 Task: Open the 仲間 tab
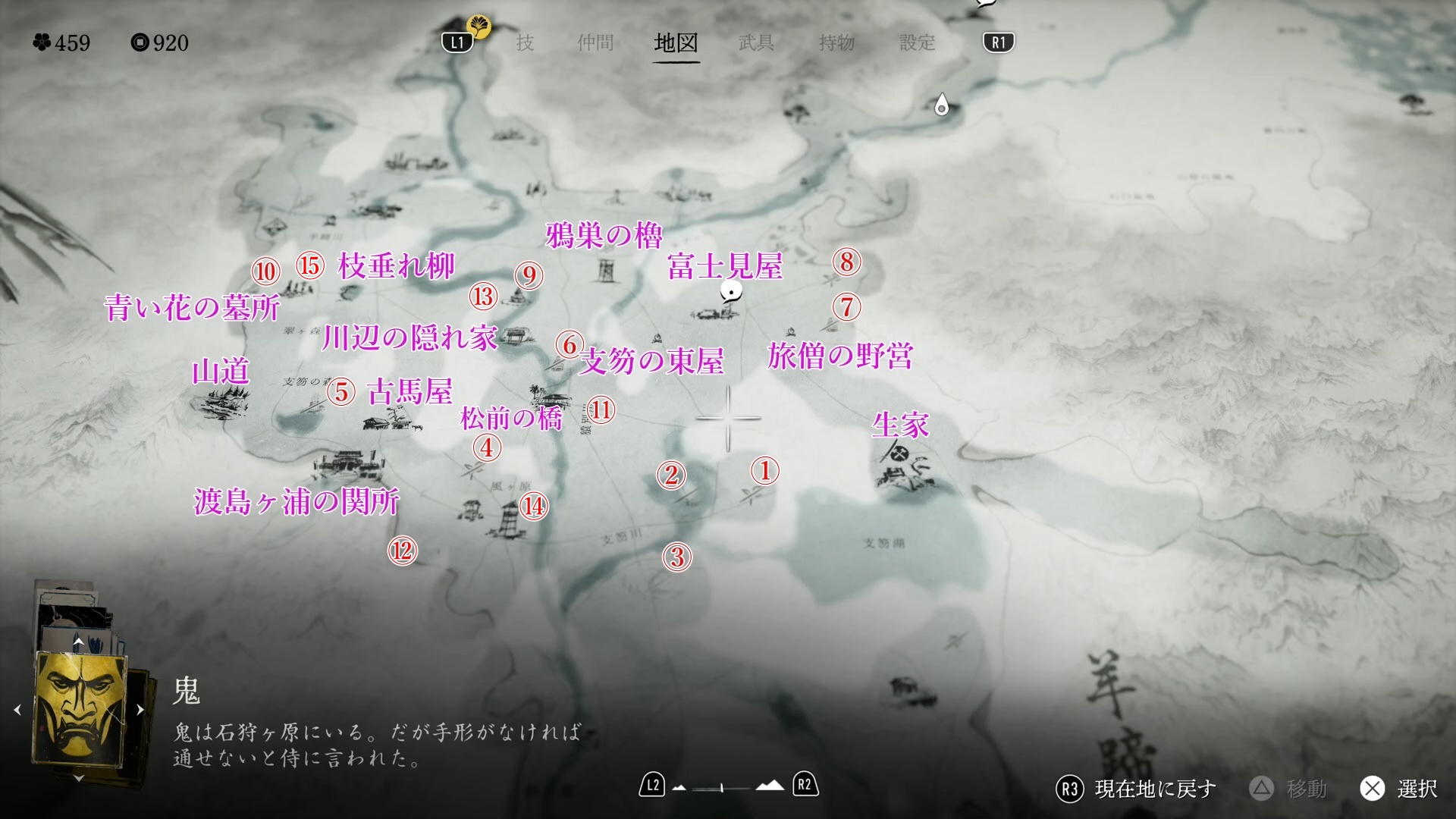595,42
